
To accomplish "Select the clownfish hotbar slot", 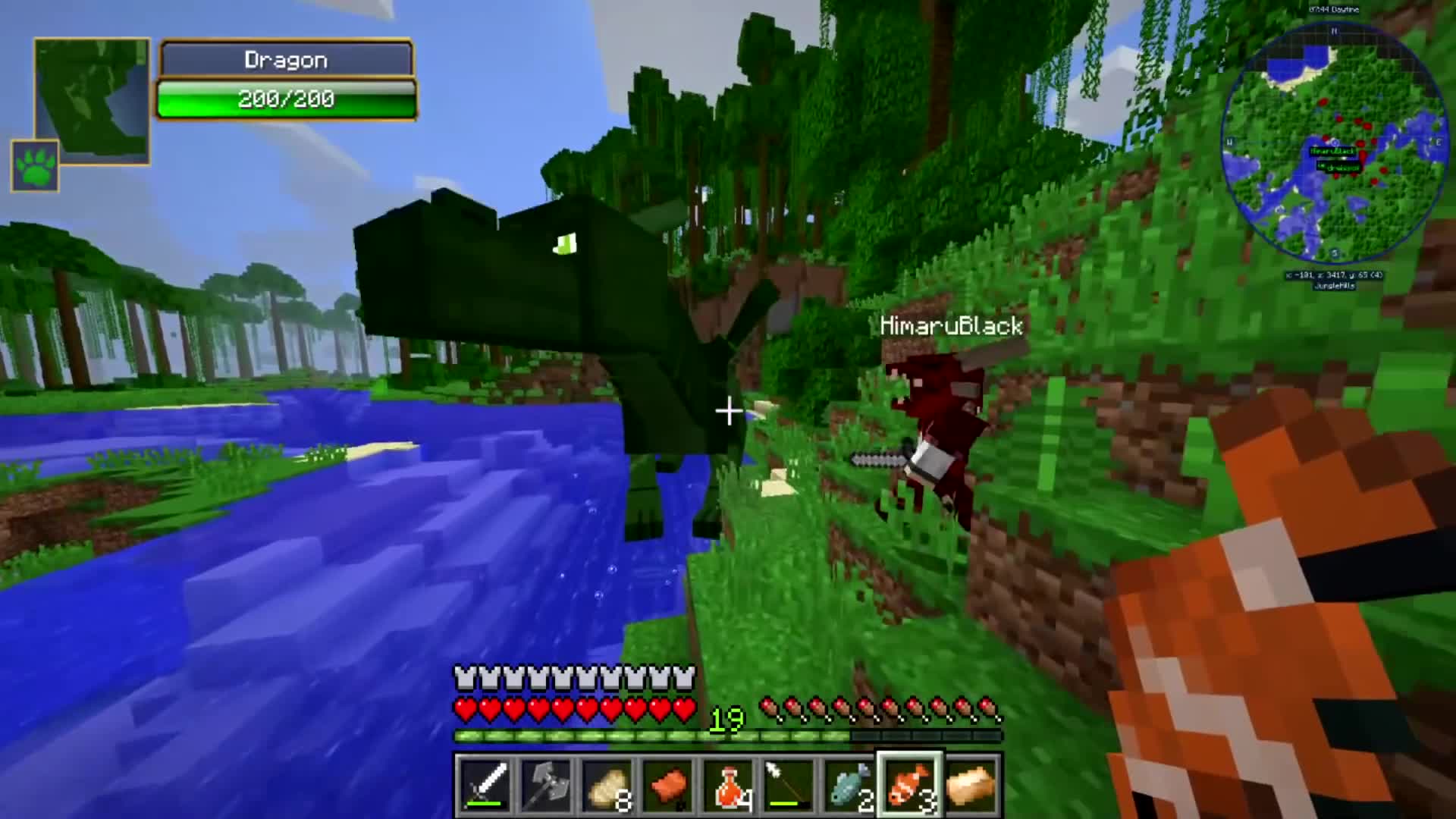I will (910, 784).
